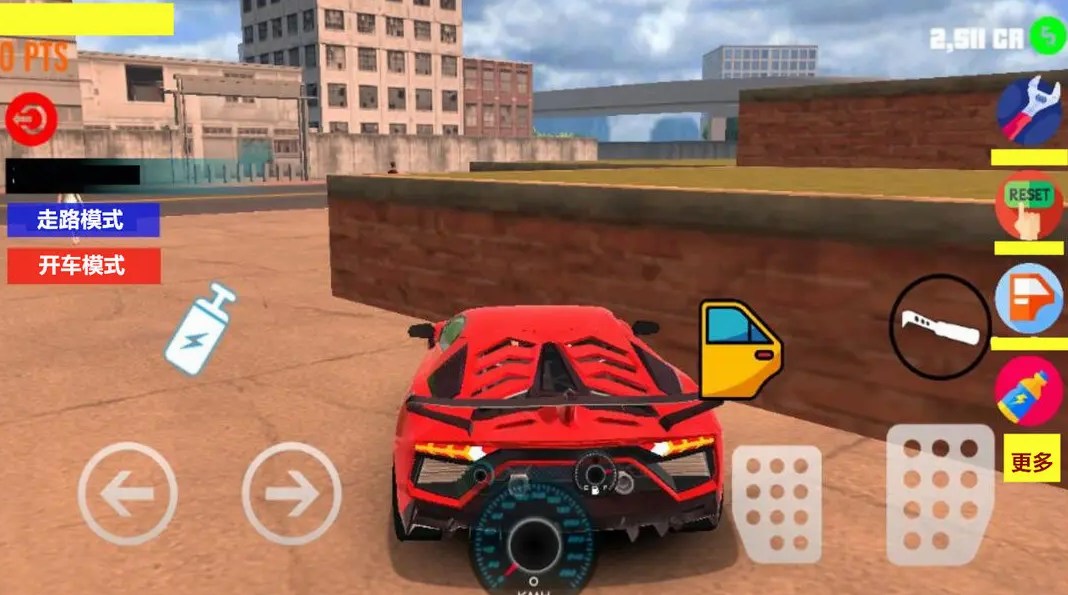Steer left with the left arrow button
1068x595 pixels.
pos(128,493)
